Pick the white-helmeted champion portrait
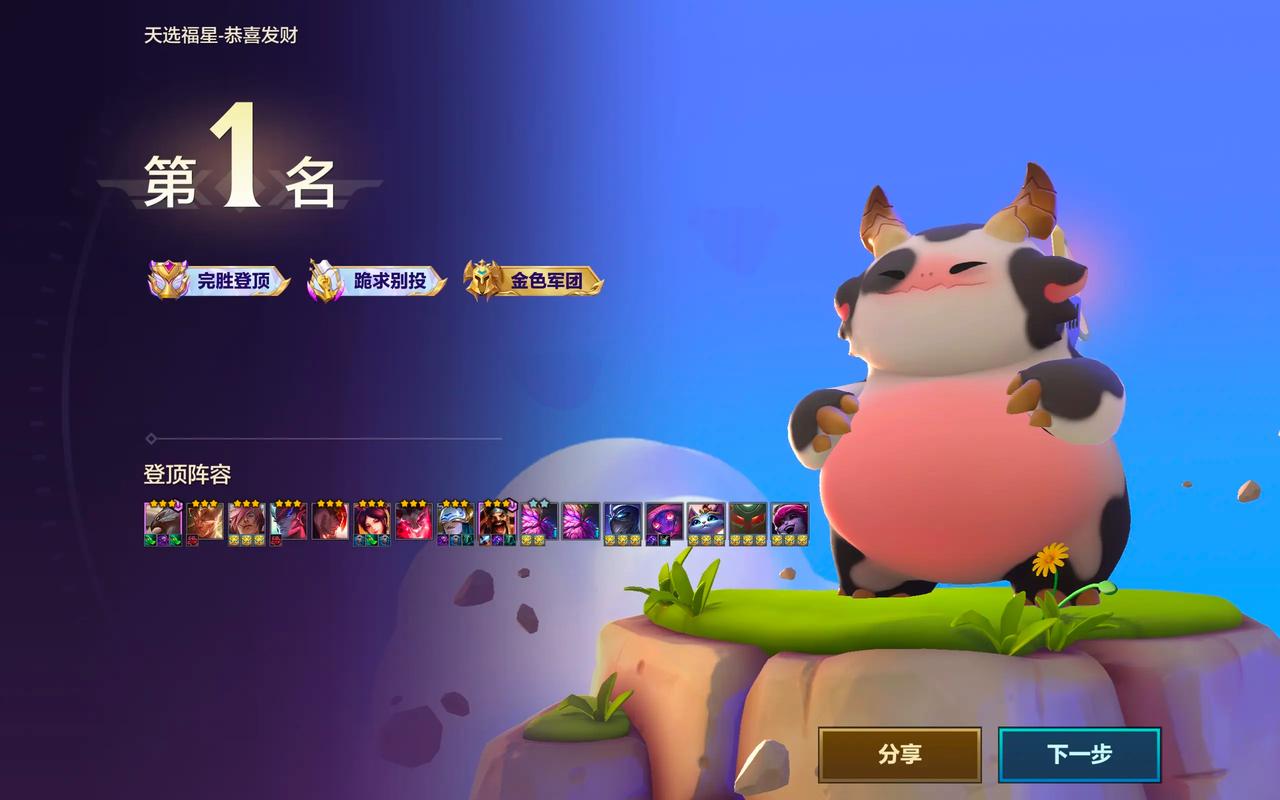1280x800 pixels. [455, 521]
